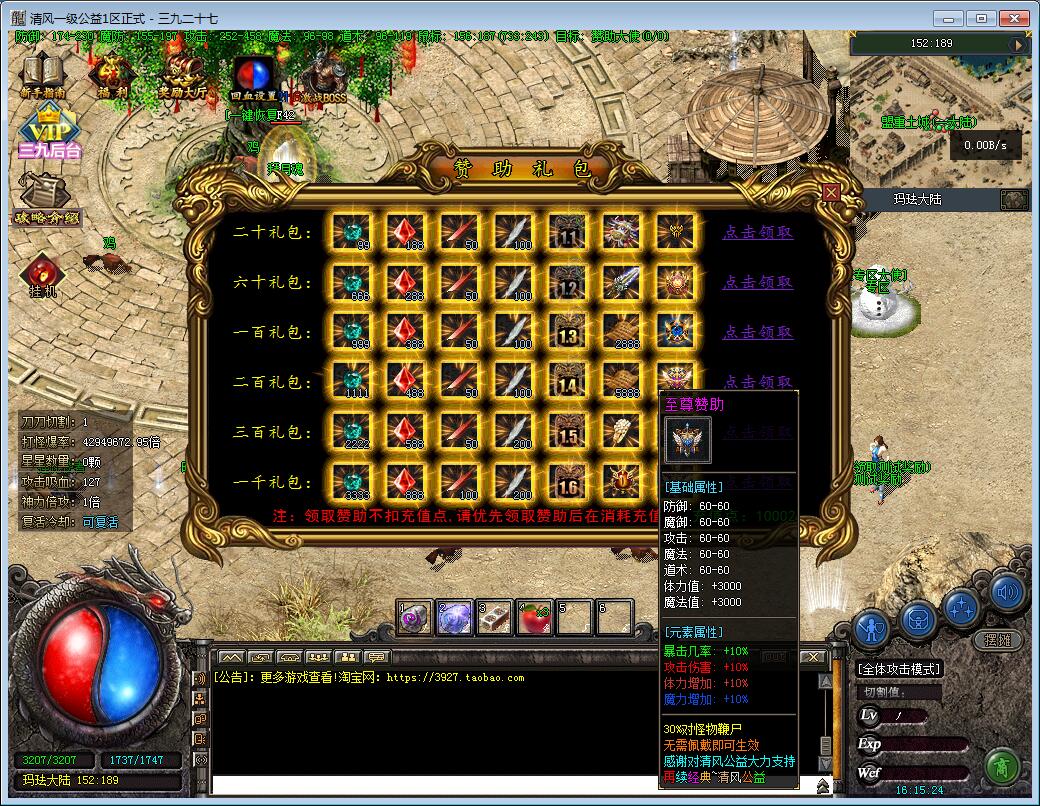Close the 赞助礼包 sponsor gift window
Viewport: 1040px width, 806px height.
[830, 192]
